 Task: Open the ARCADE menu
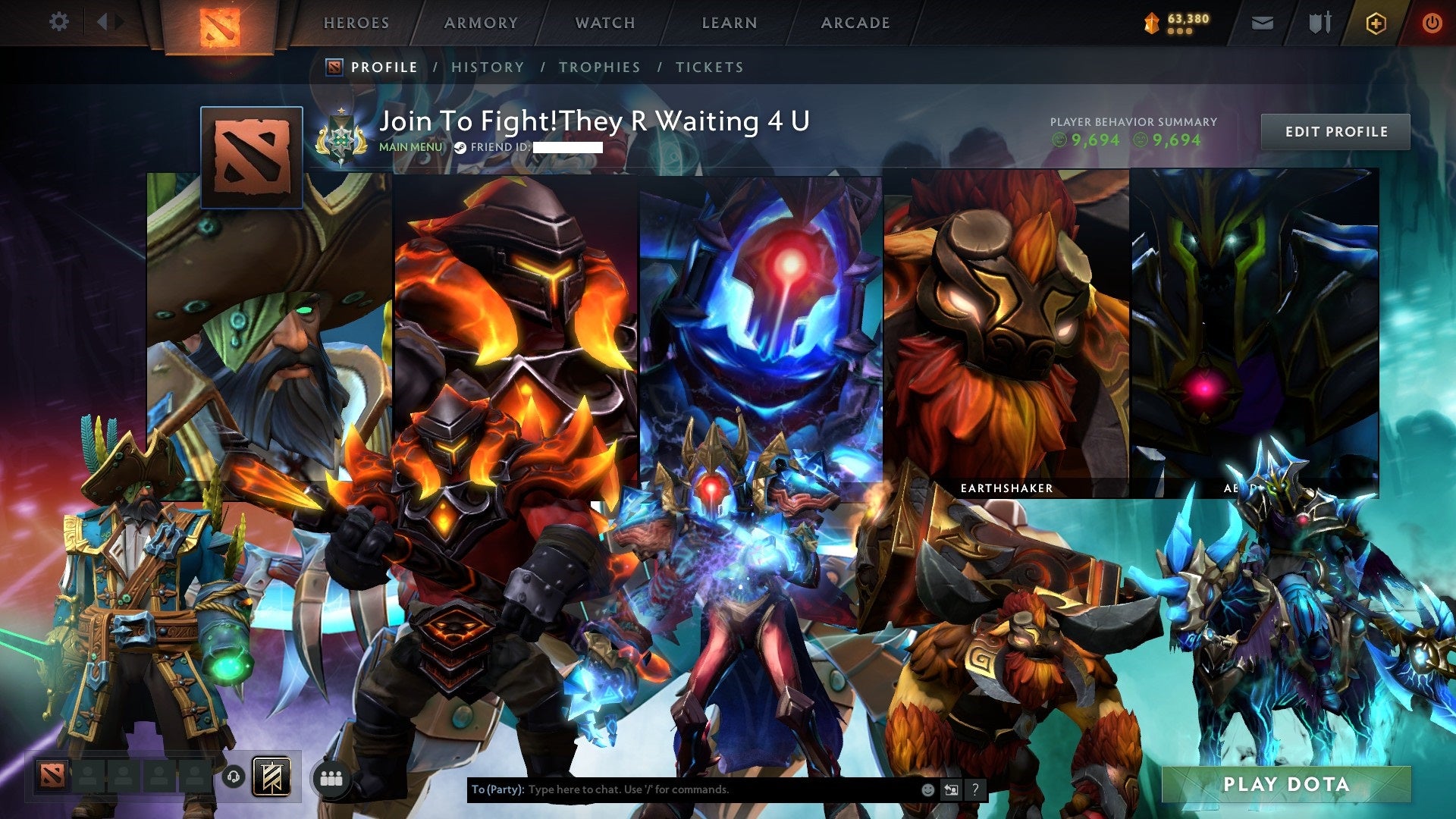coord(855,23)
